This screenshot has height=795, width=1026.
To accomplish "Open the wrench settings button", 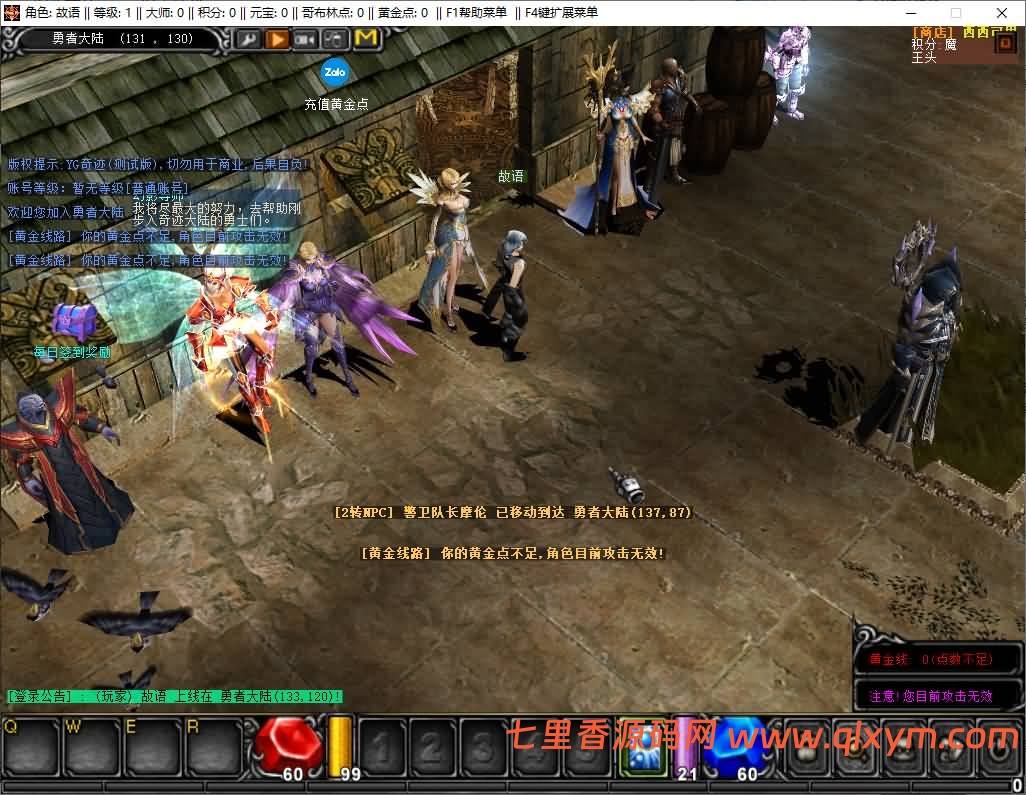I will (247, 39).
